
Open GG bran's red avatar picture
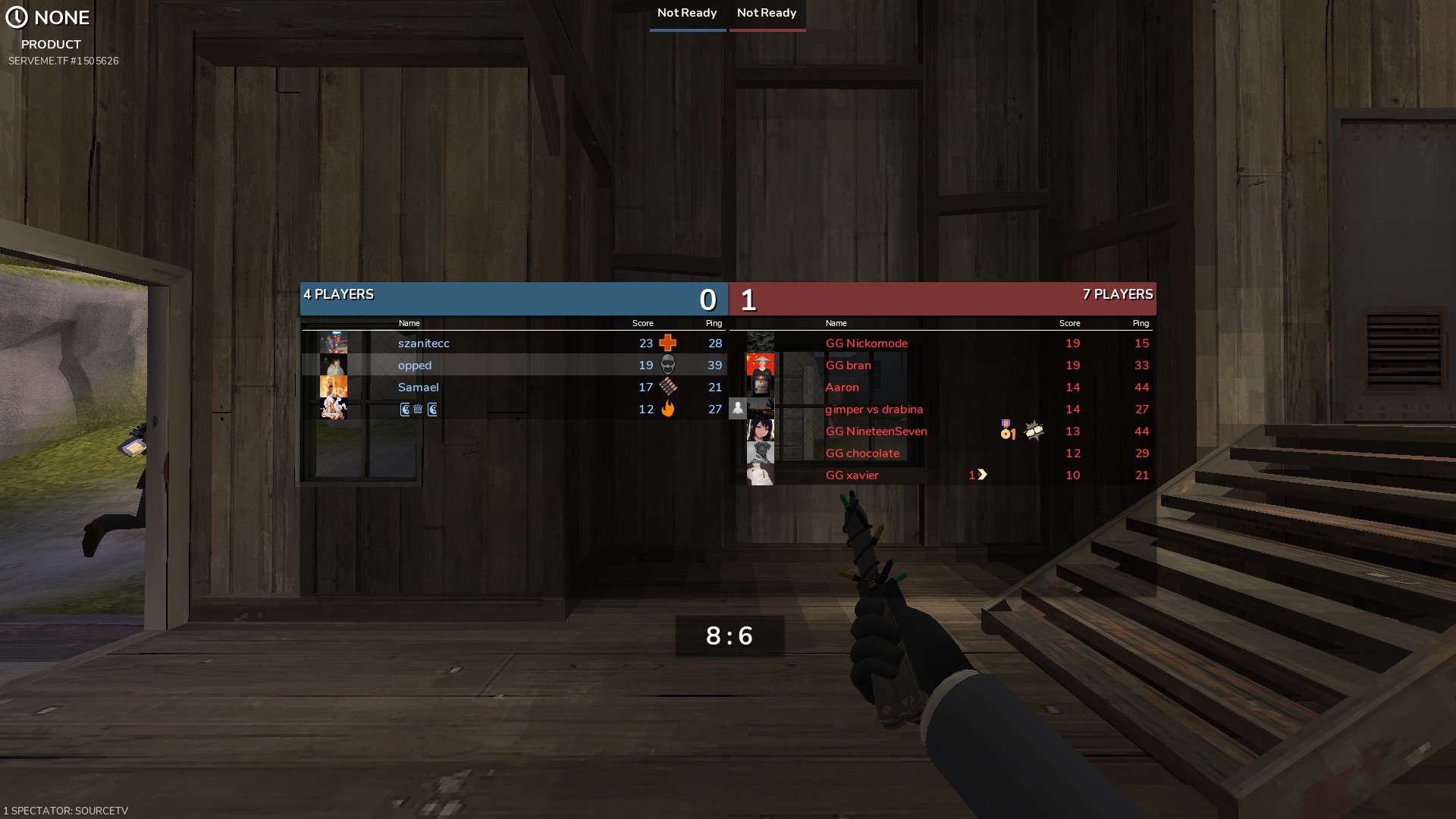point(760,365)
